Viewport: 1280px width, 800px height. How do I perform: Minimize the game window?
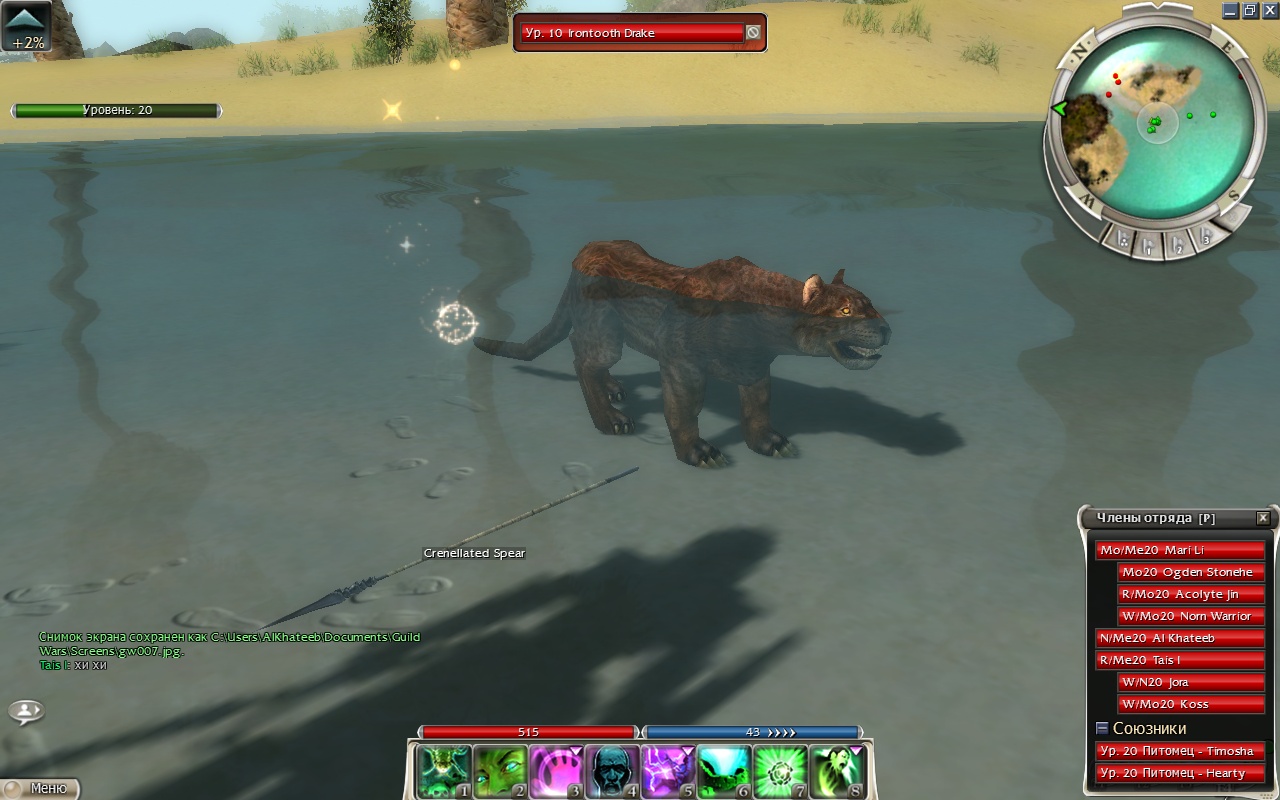click(x=1230, y=11)
